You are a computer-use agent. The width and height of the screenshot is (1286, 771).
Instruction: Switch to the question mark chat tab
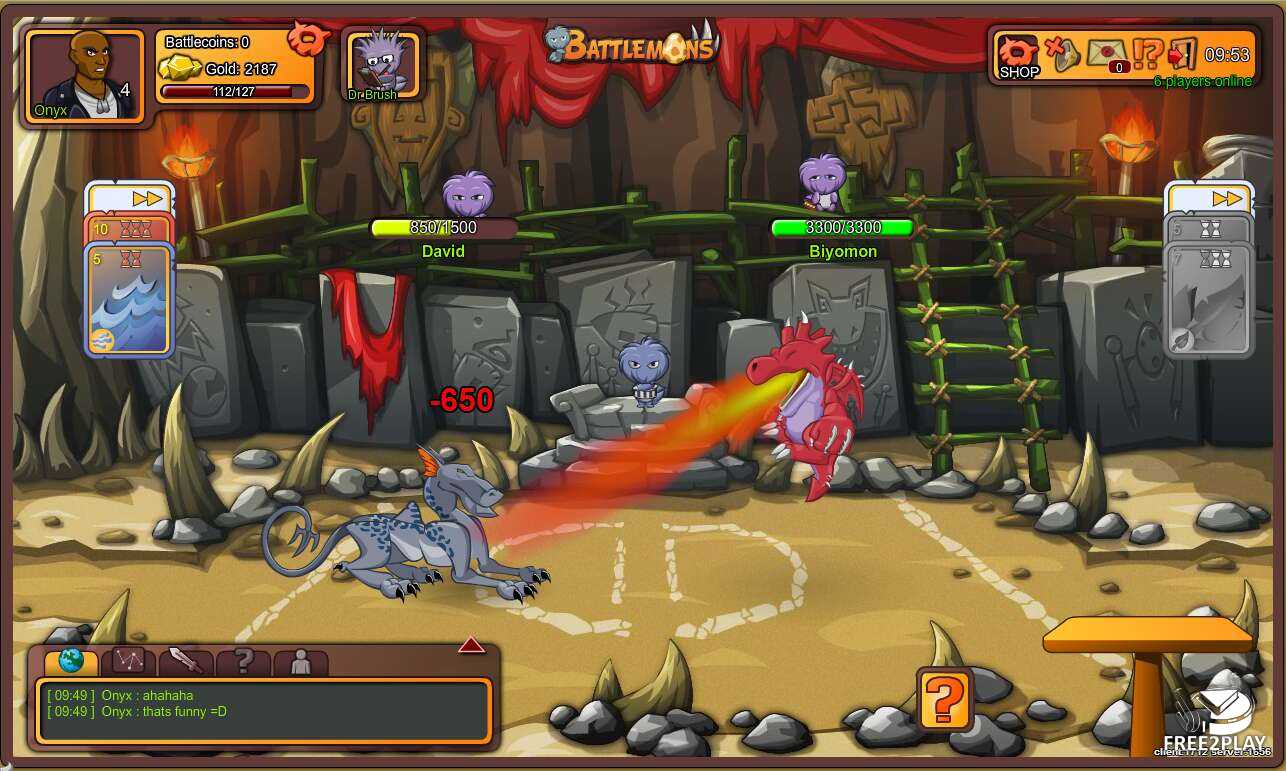pyautogui.click(x=243, y=660)
